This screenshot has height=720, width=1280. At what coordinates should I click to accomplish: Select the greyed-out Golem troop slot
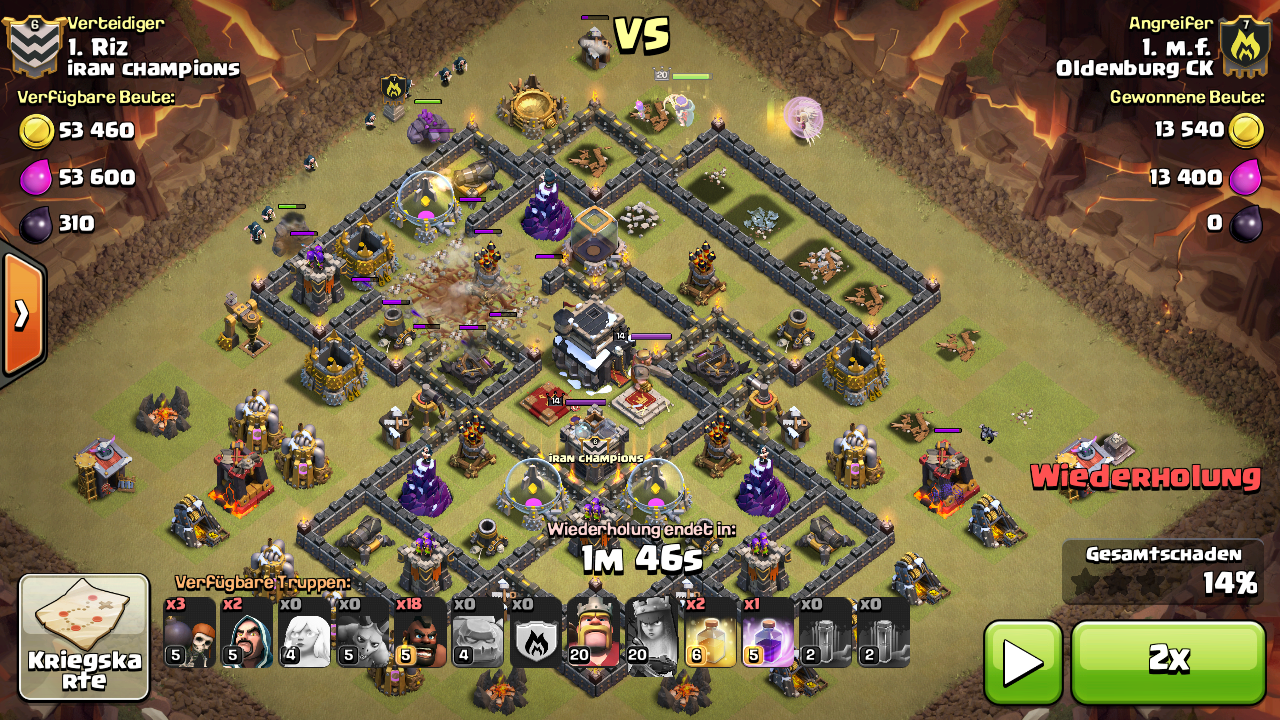pos(478,632)
